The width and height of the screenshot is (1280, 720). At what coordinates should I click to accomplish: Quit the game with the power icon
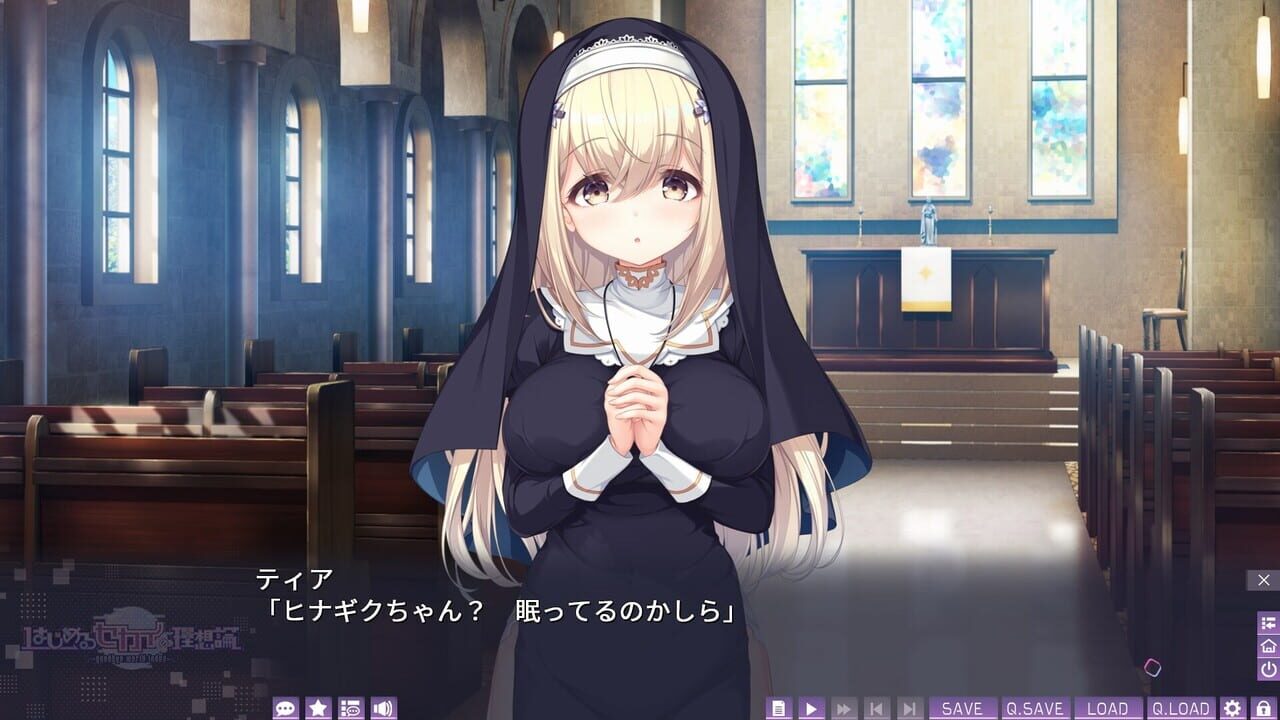(x=1268, y=667)
